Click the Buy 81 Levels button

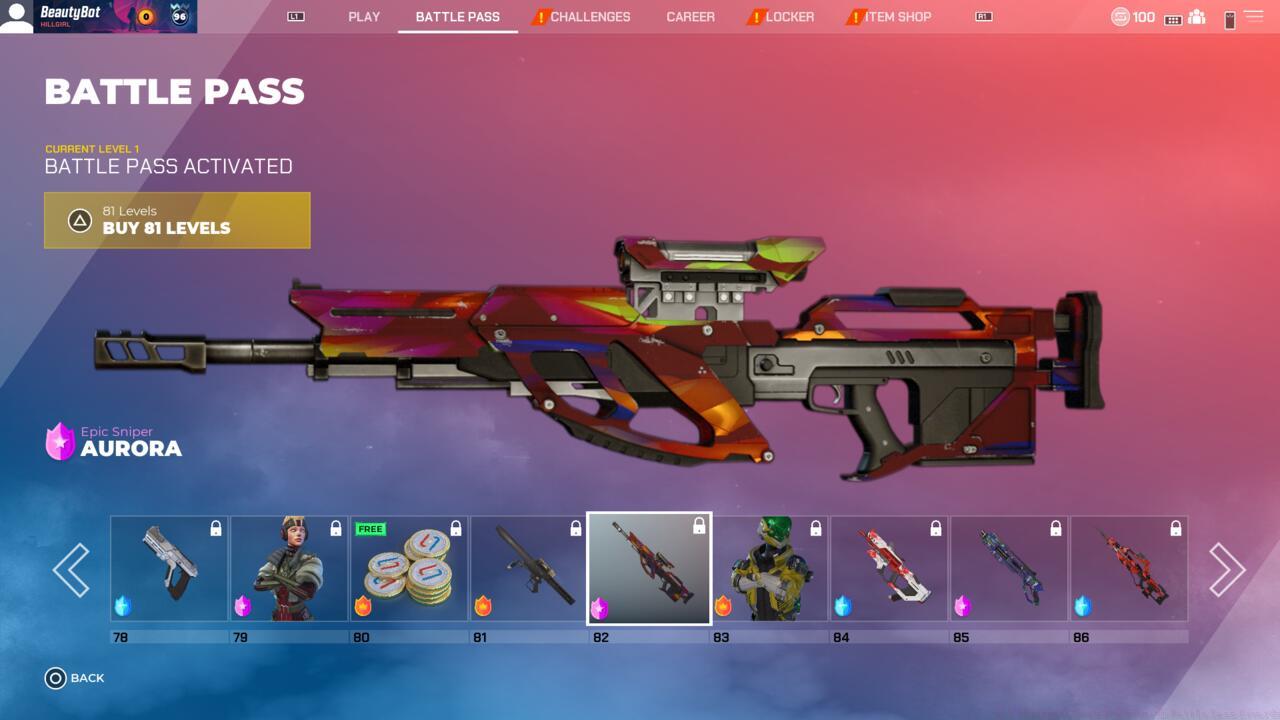click(177, 220)
